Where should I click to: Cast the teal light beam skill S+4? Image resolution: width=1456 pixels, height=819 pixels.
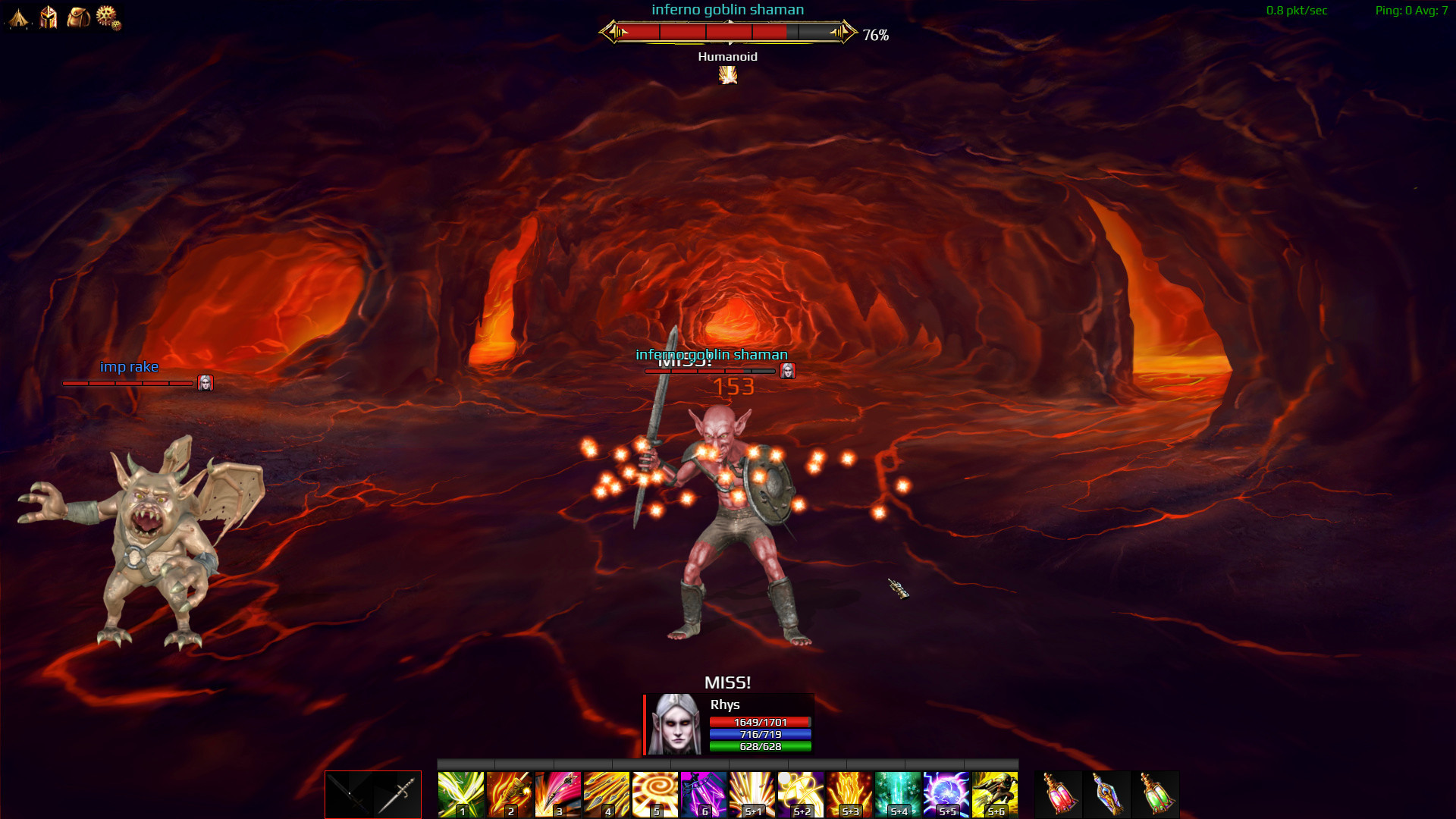click(x=898, y=794)
